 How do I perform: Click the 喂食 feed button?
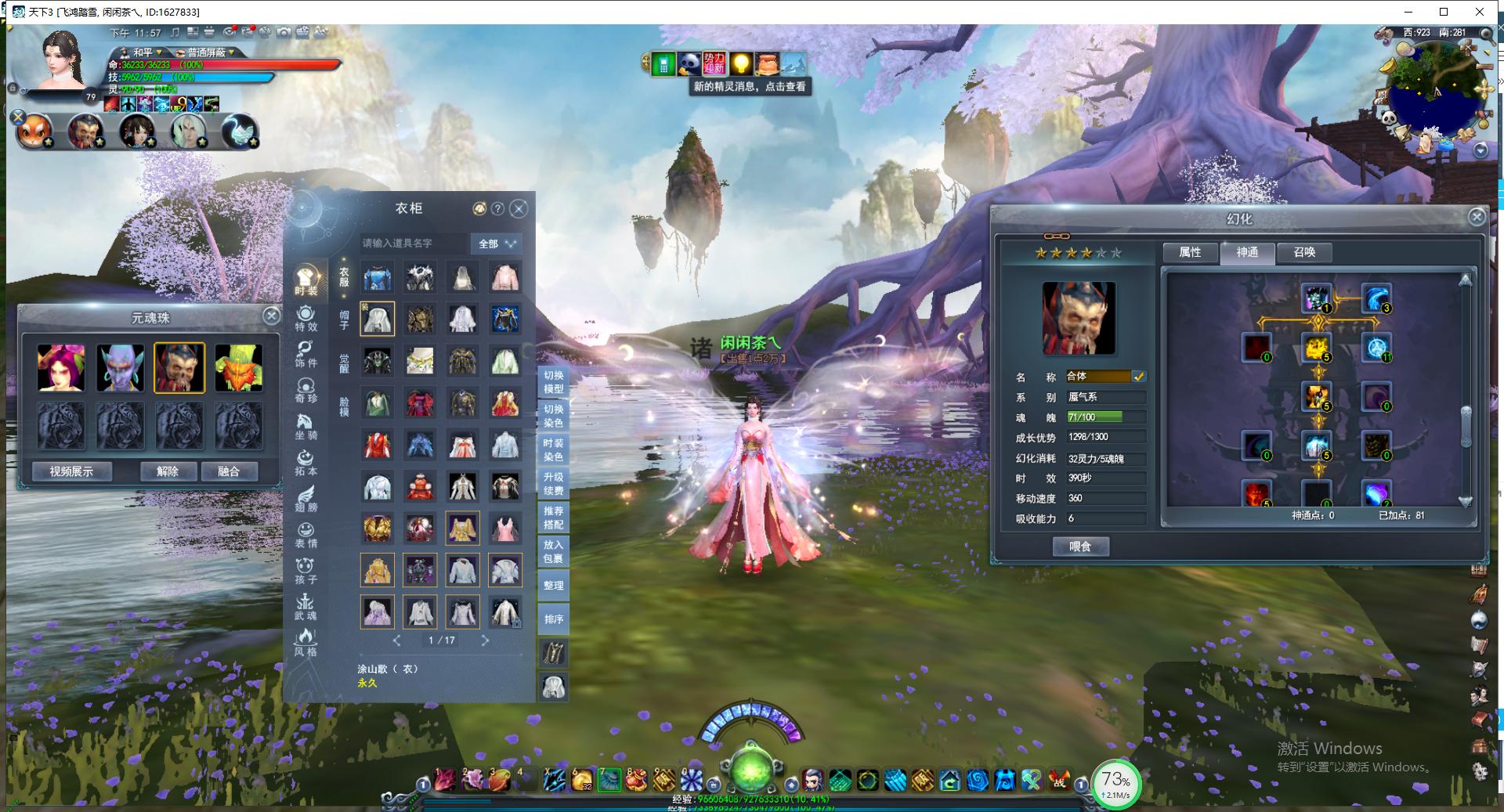pyautogui.click(x=1080, y=547)
